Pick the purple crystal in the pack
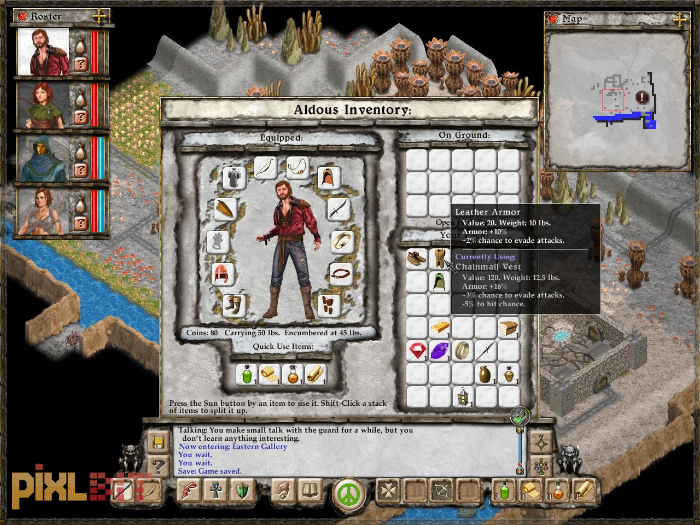Viewport: 700px width, 525px height. pyautogui.click(x=439, y=351)
